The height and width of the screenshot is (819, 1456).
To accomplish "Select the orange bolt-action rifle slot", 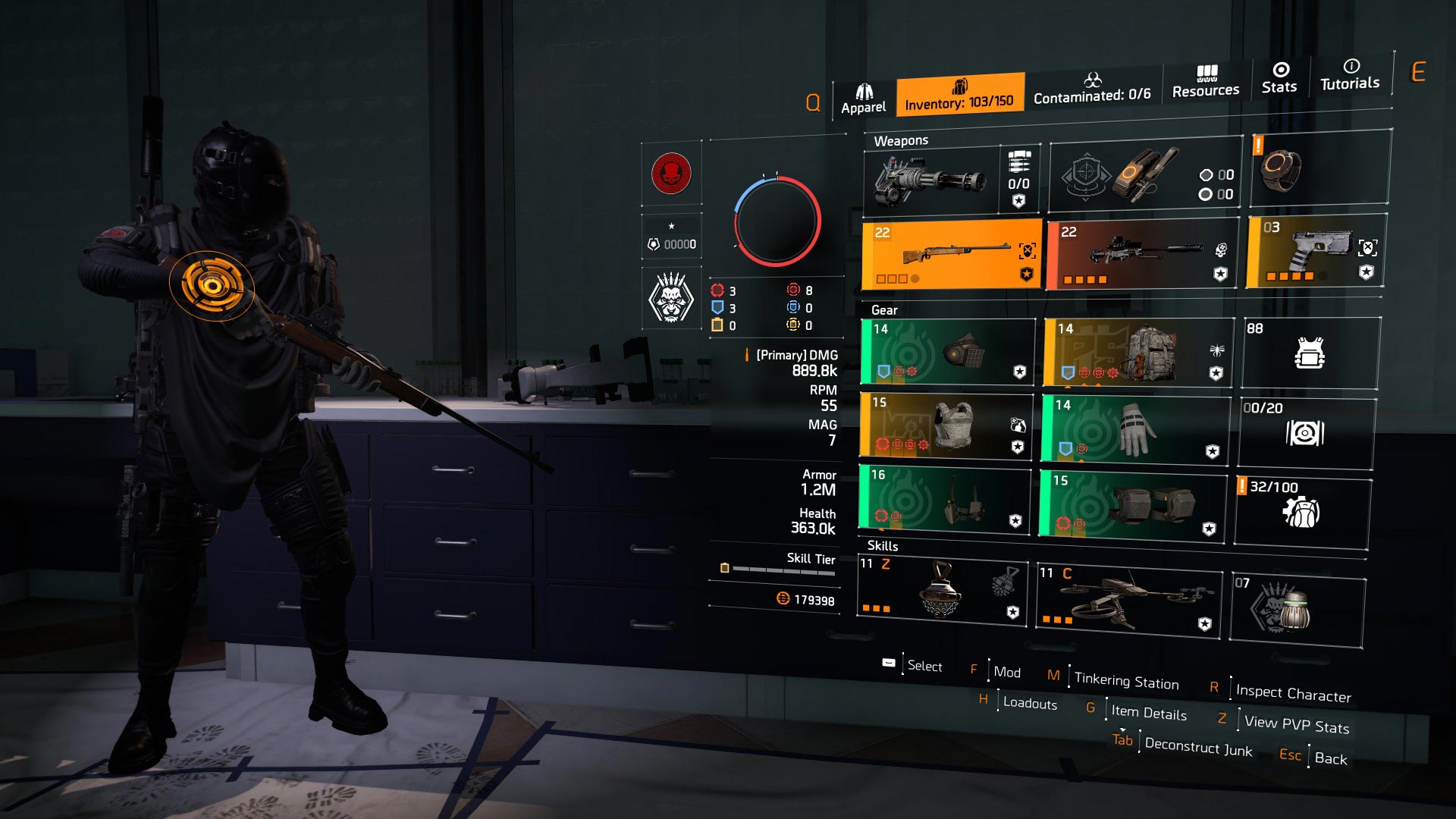I will tap(952, 254).
